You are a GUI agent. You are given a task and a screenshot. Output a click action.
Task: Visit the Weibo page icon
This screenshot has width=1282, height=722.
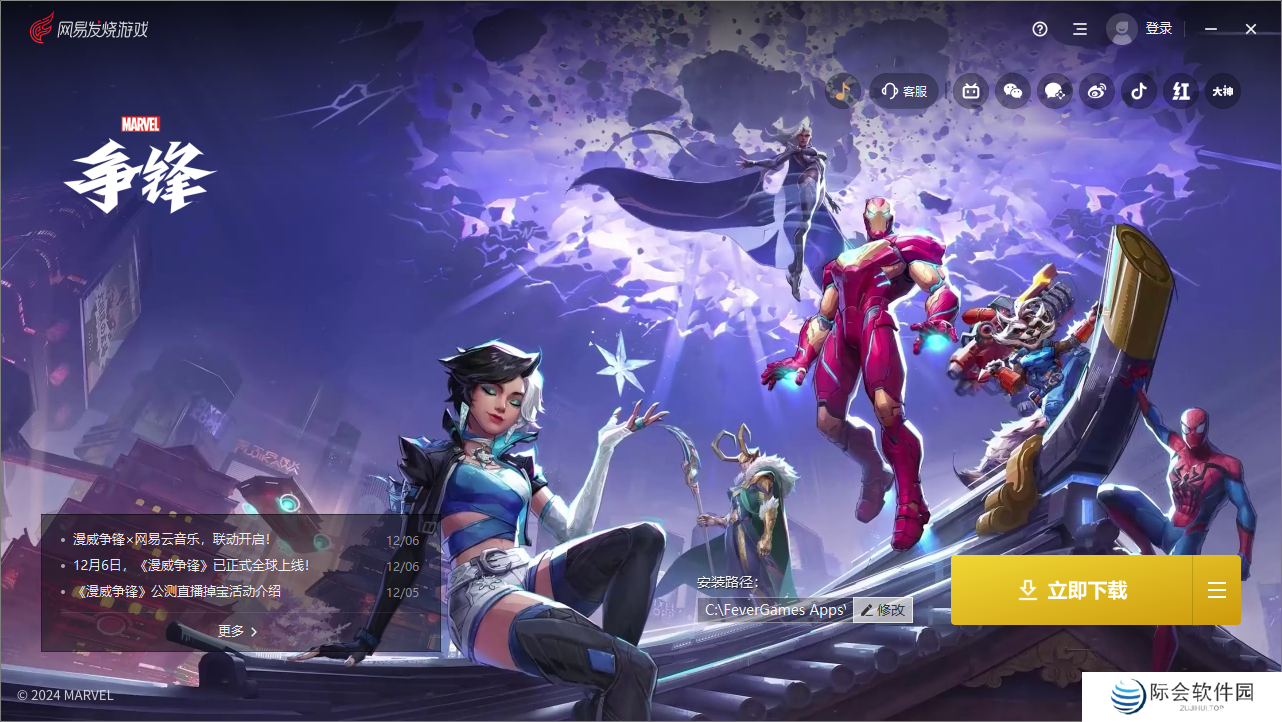pos(1097,91)
